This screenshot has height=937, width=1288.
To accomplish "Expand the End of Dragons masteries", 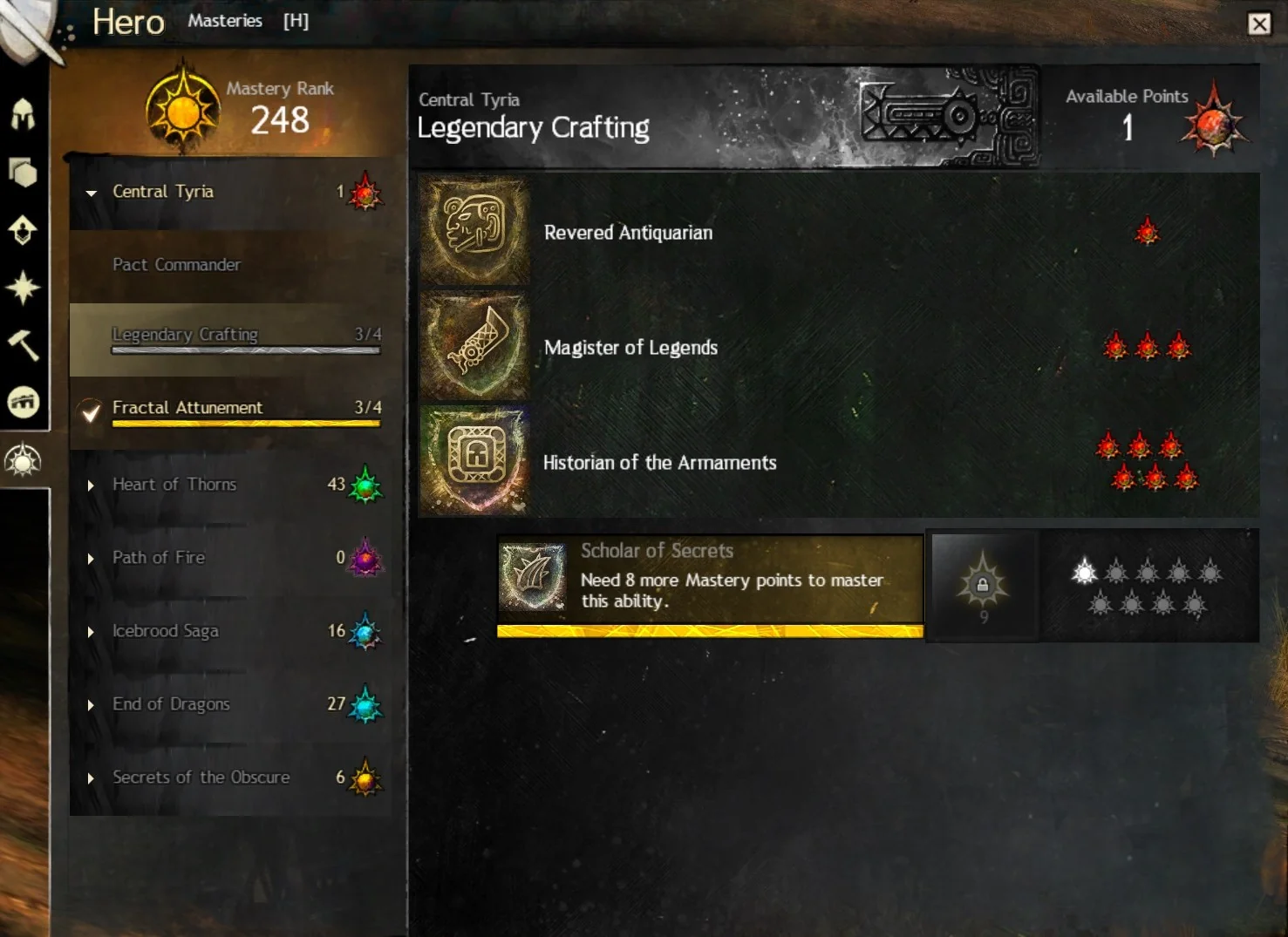I will click(x=91, y=705).
